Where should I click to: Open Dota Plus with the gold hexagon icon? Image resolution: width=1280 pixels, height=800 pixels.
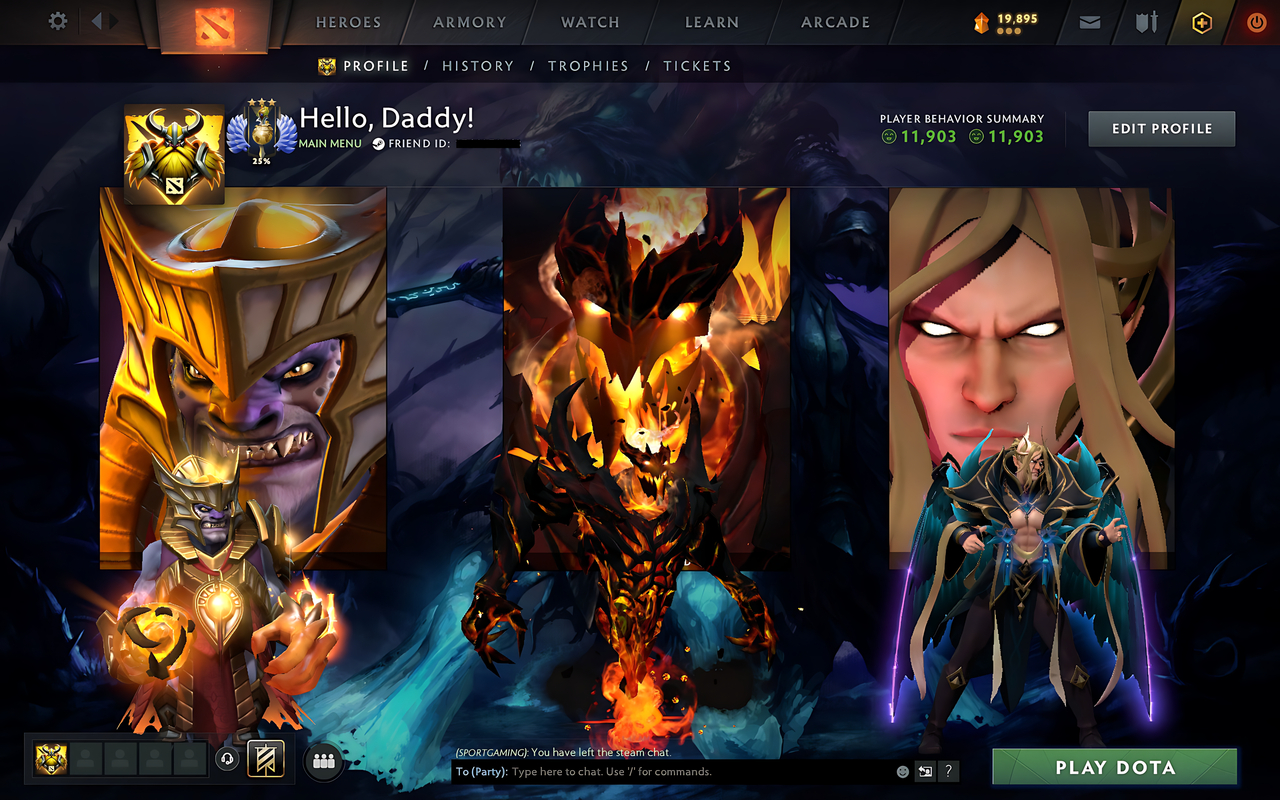point(1201,22)
